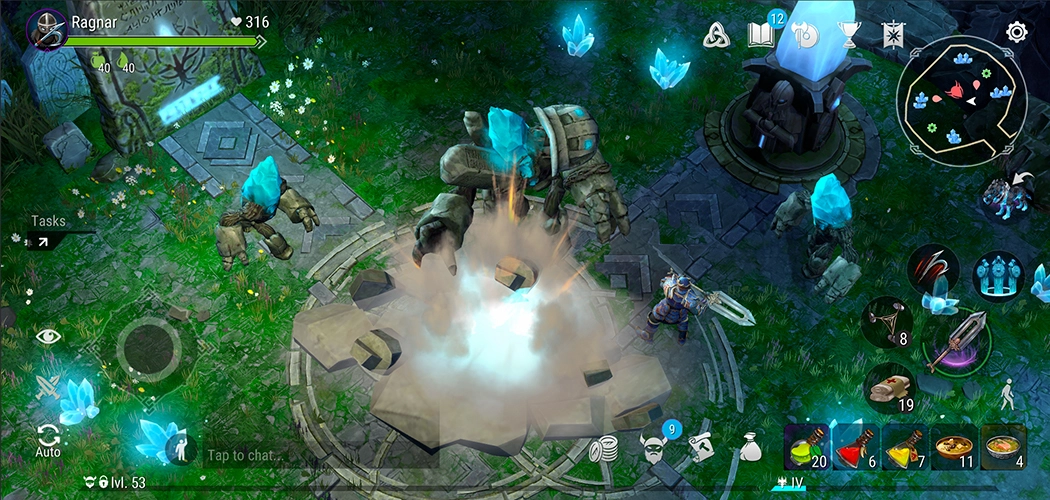Eat the bowl of food with 11 left
This screenshot has width=1050, height=500.
(953, 446)
